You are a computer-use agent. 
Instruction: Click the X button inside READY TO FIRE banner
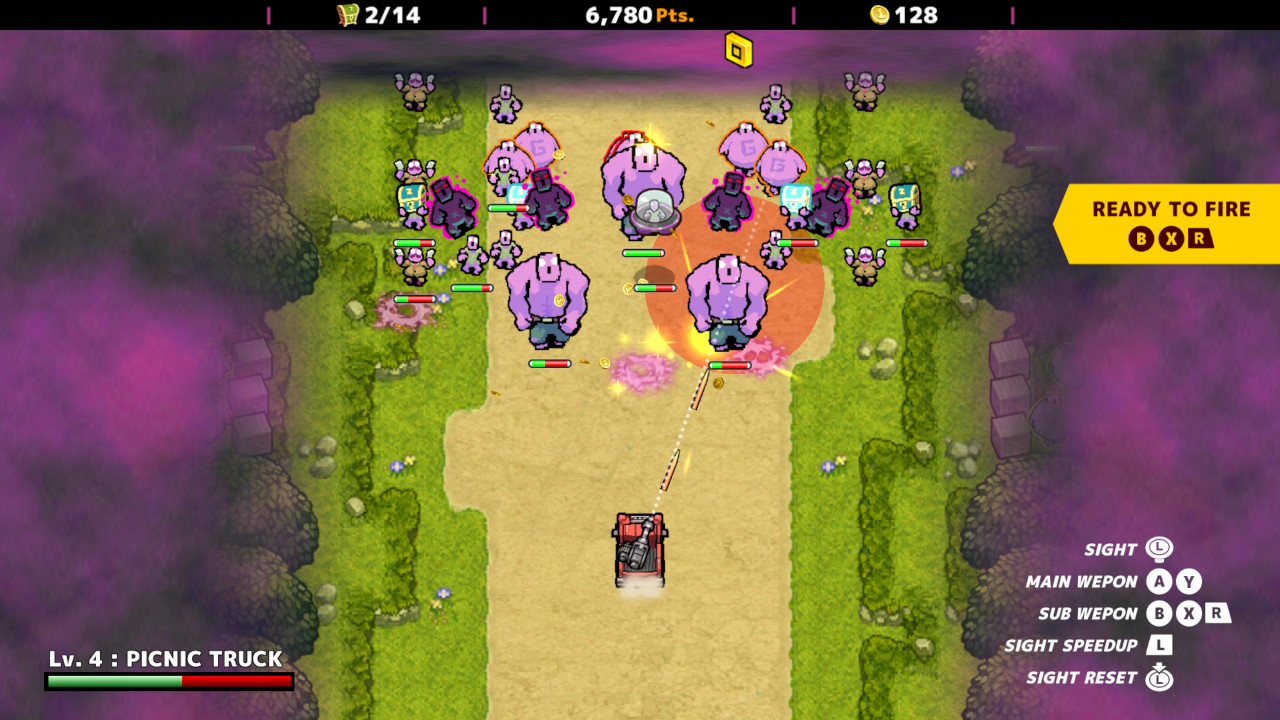(x=1169, y=240)
